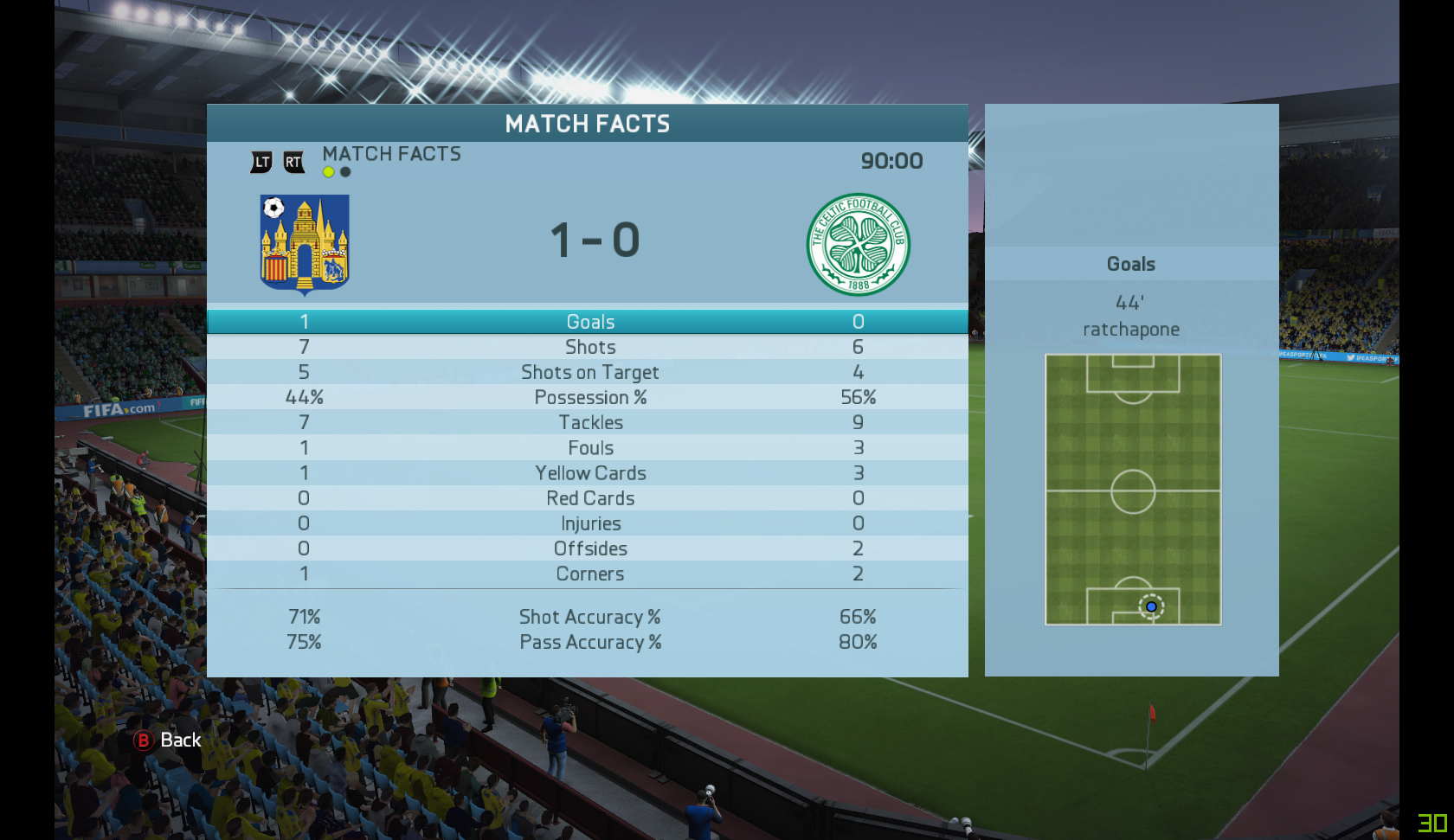Click the blue goal marker on pitch diagram
1454x840 pixels.
point(1151,607)
